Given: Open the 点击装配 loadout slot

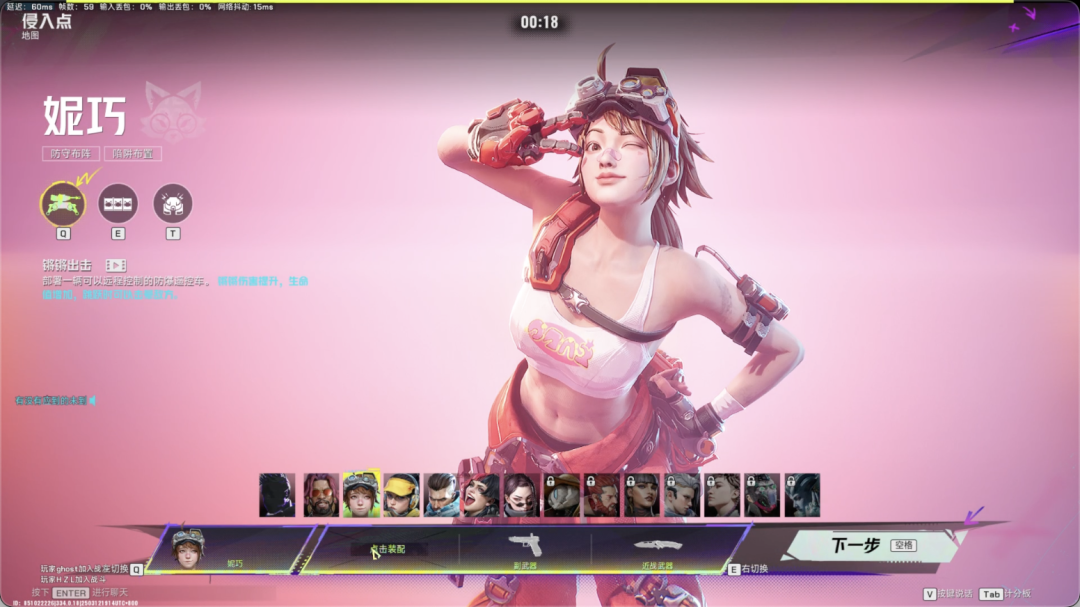Looking at the screenshot, I should point(389,549).
